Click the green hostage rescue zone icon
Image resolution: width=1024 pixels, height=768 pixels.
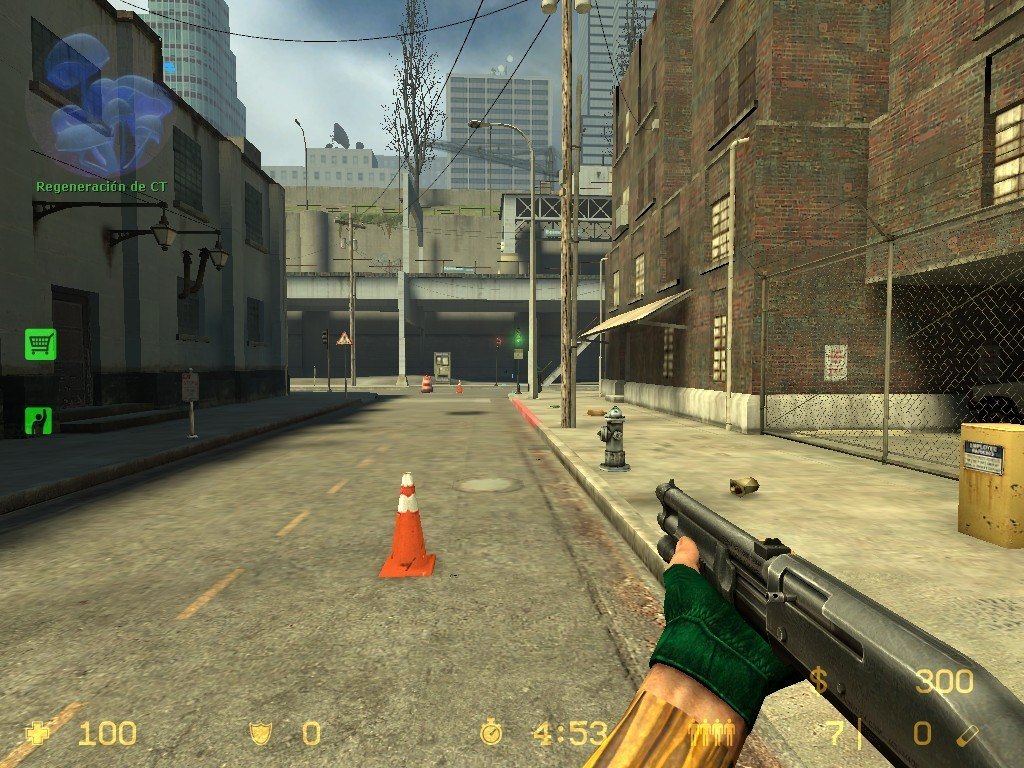point(39,420)
